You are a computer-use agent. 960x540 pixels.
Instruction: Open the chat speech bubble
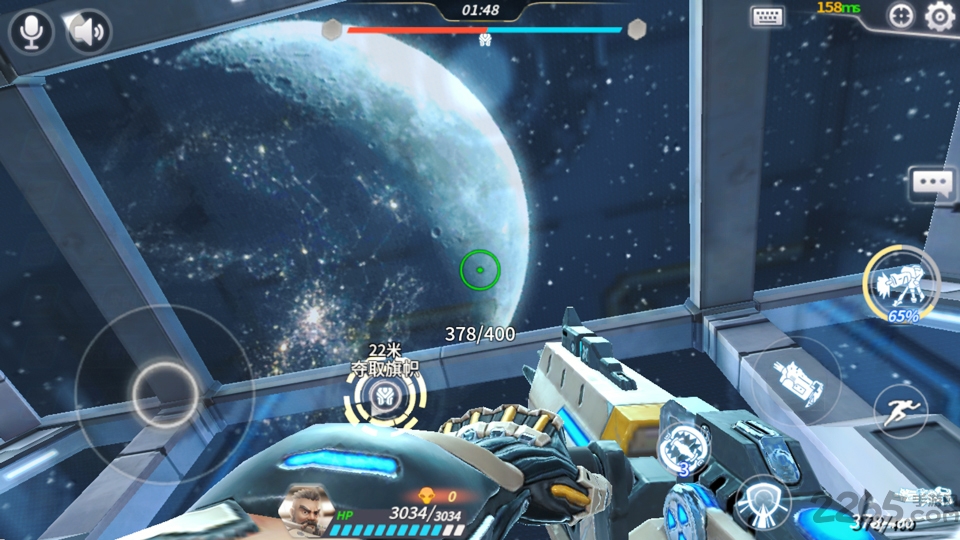click(x=932, y=184)
